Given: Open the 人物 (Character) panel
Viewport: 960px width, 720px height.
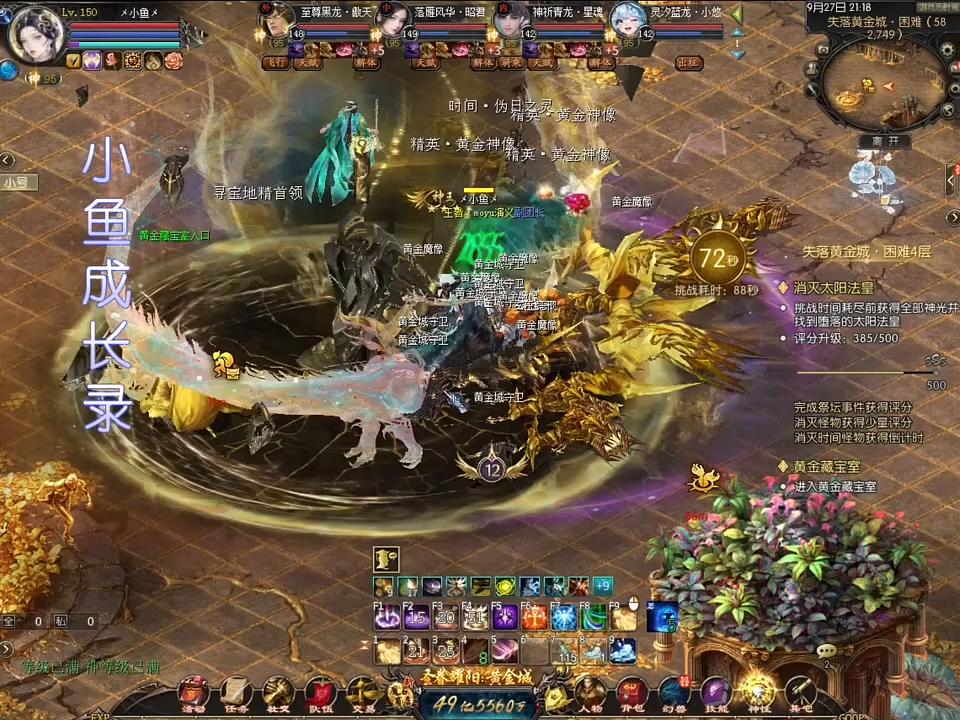Looking at the screenshot, I should click(x=589, y=692).
